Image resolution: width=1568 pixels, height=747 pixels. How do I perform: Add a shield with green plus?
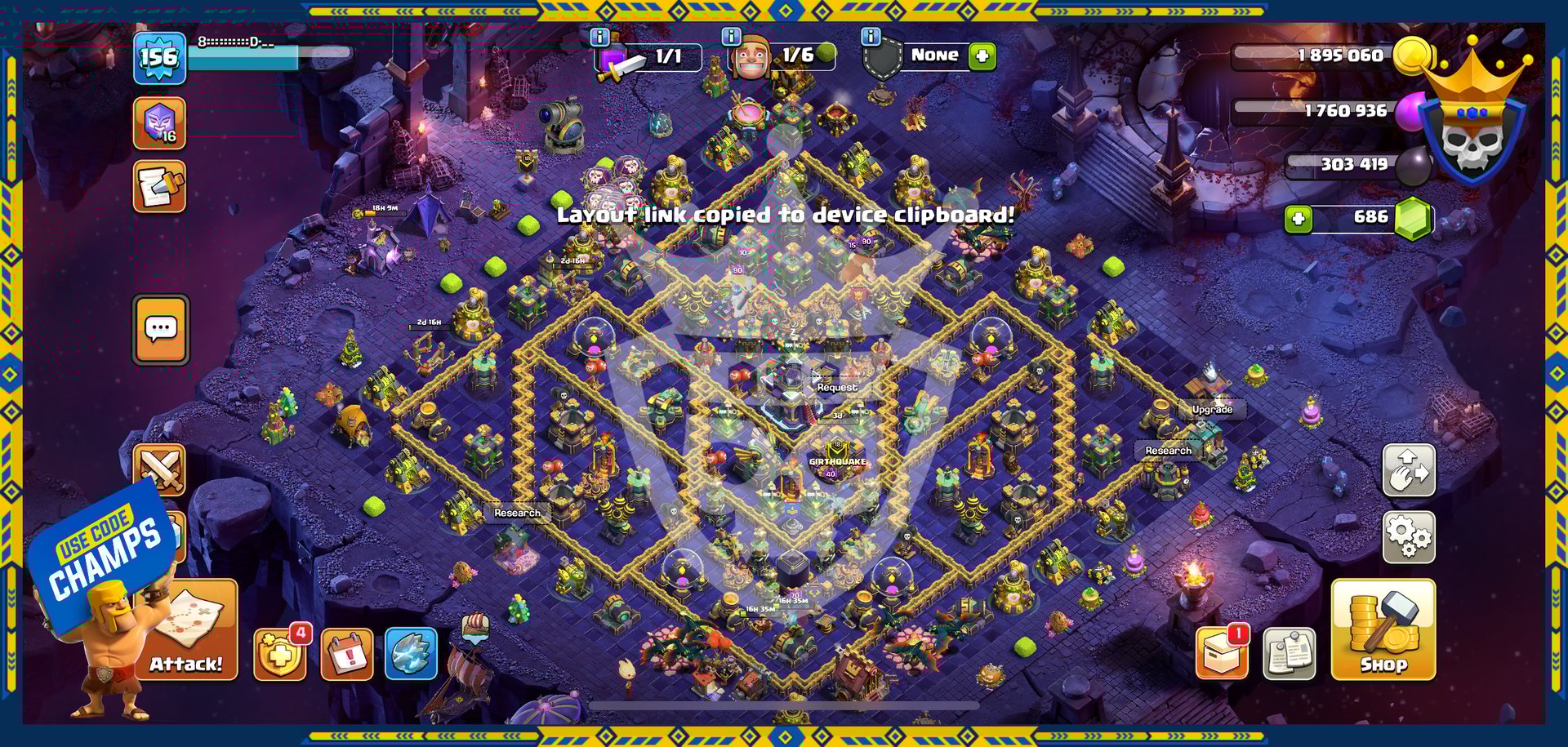tap(982, 56)
